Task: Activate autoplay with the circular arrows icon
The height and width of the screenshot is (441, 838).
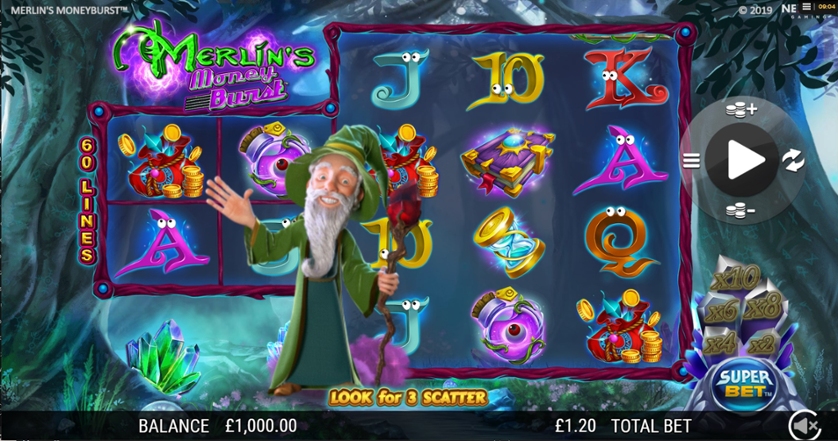Action: click(x=792, y=159)
